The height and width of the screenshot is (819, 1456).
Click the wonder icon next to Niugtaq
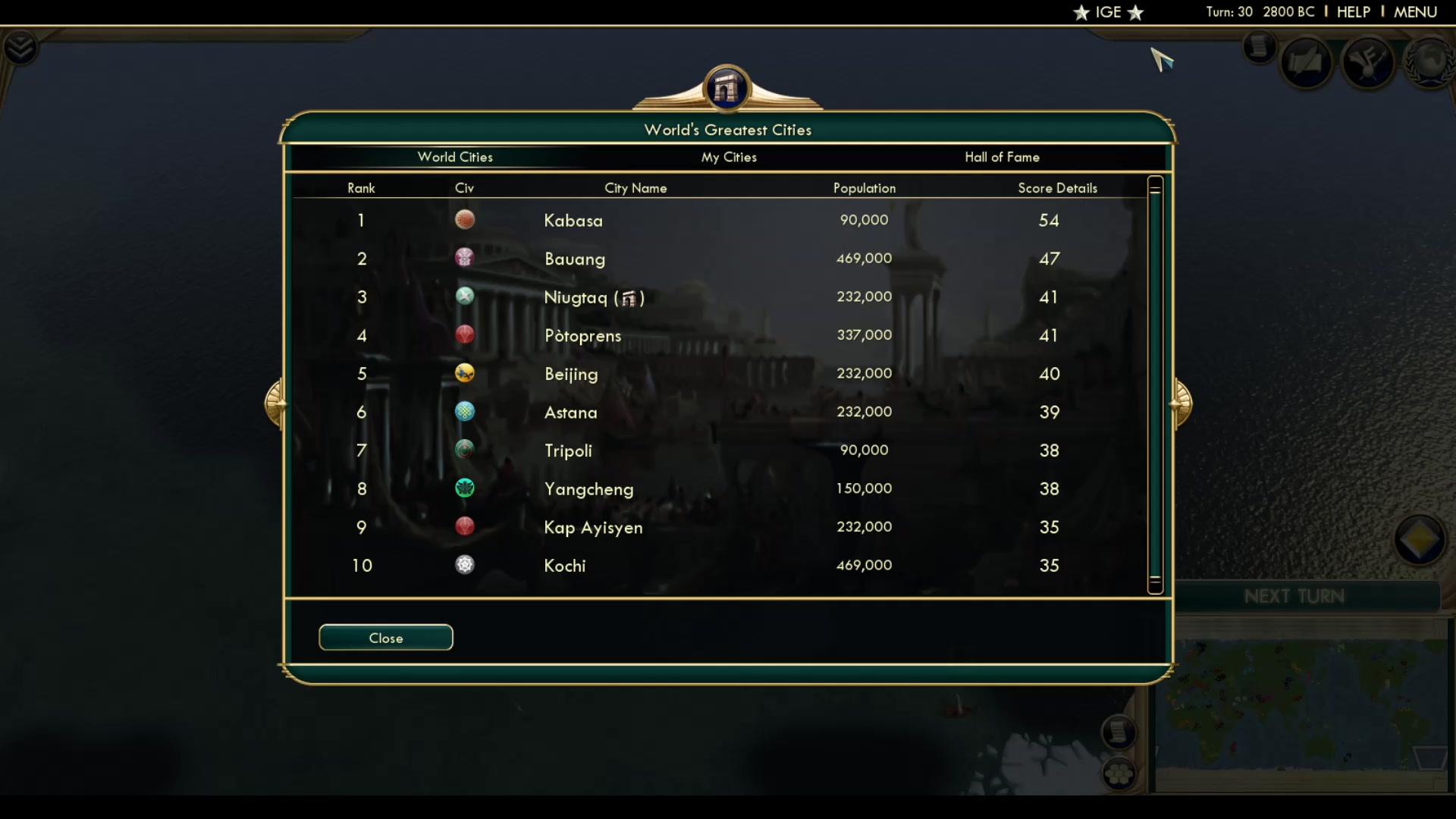pyautogui.click(x=629, y=298)
